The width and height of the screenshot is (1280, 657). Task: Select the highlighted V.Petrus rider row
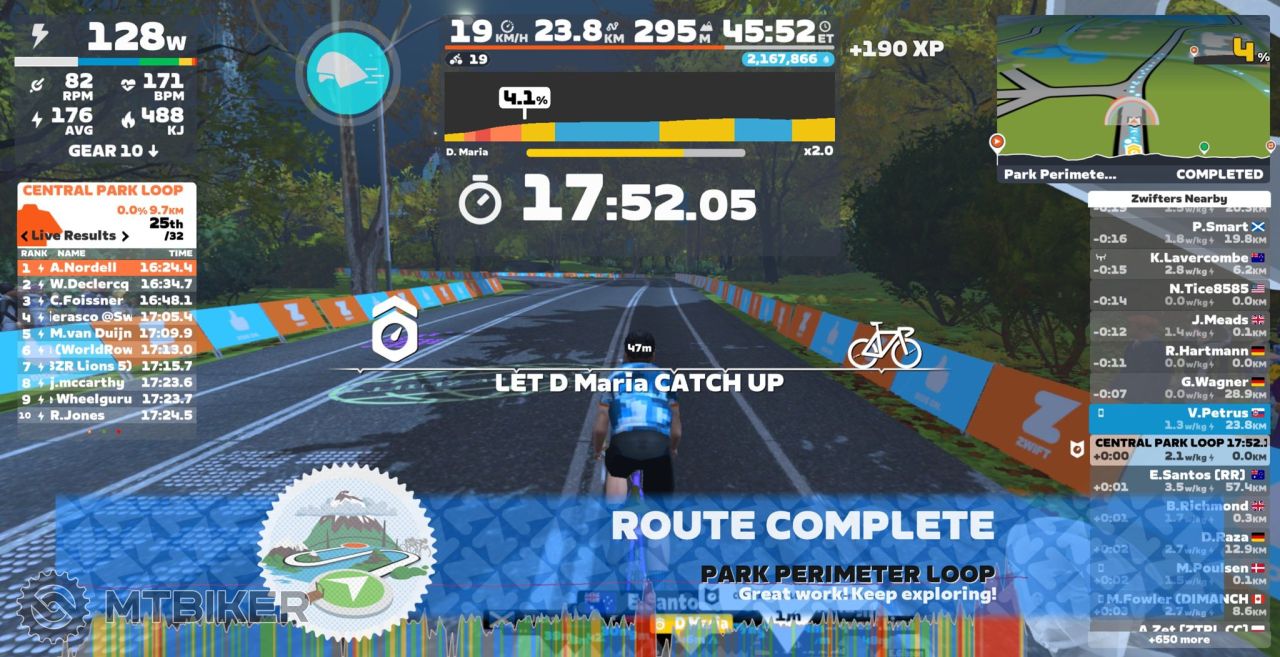1180,419
